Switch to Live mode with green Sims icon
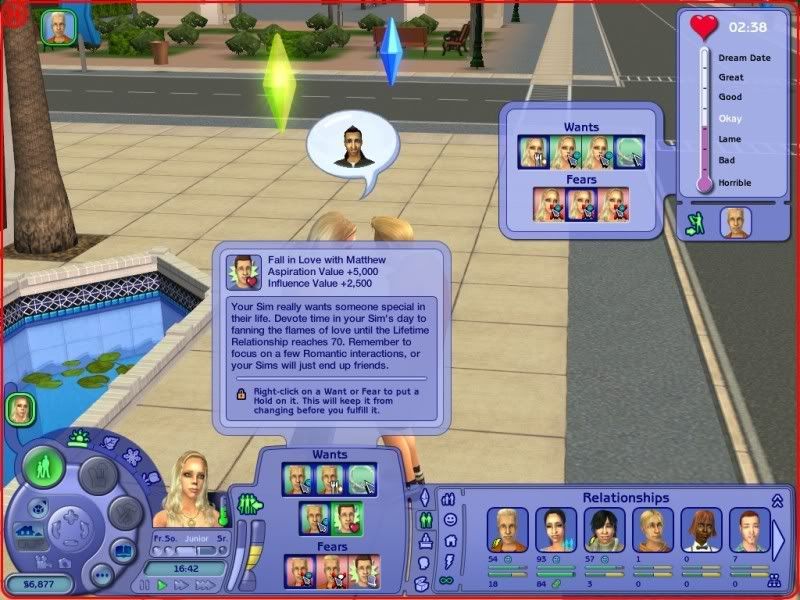This screenshot has width=800, height=600. (x=44, y=468)
